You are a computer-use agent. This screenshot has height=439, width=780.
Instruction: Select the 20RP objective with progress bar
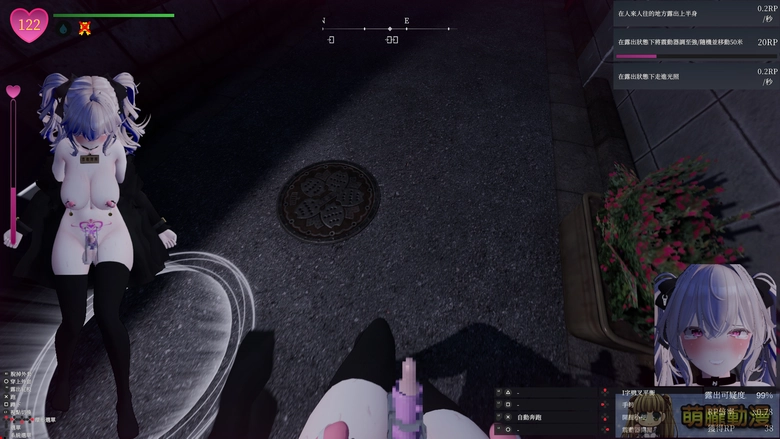click(696, 45)
